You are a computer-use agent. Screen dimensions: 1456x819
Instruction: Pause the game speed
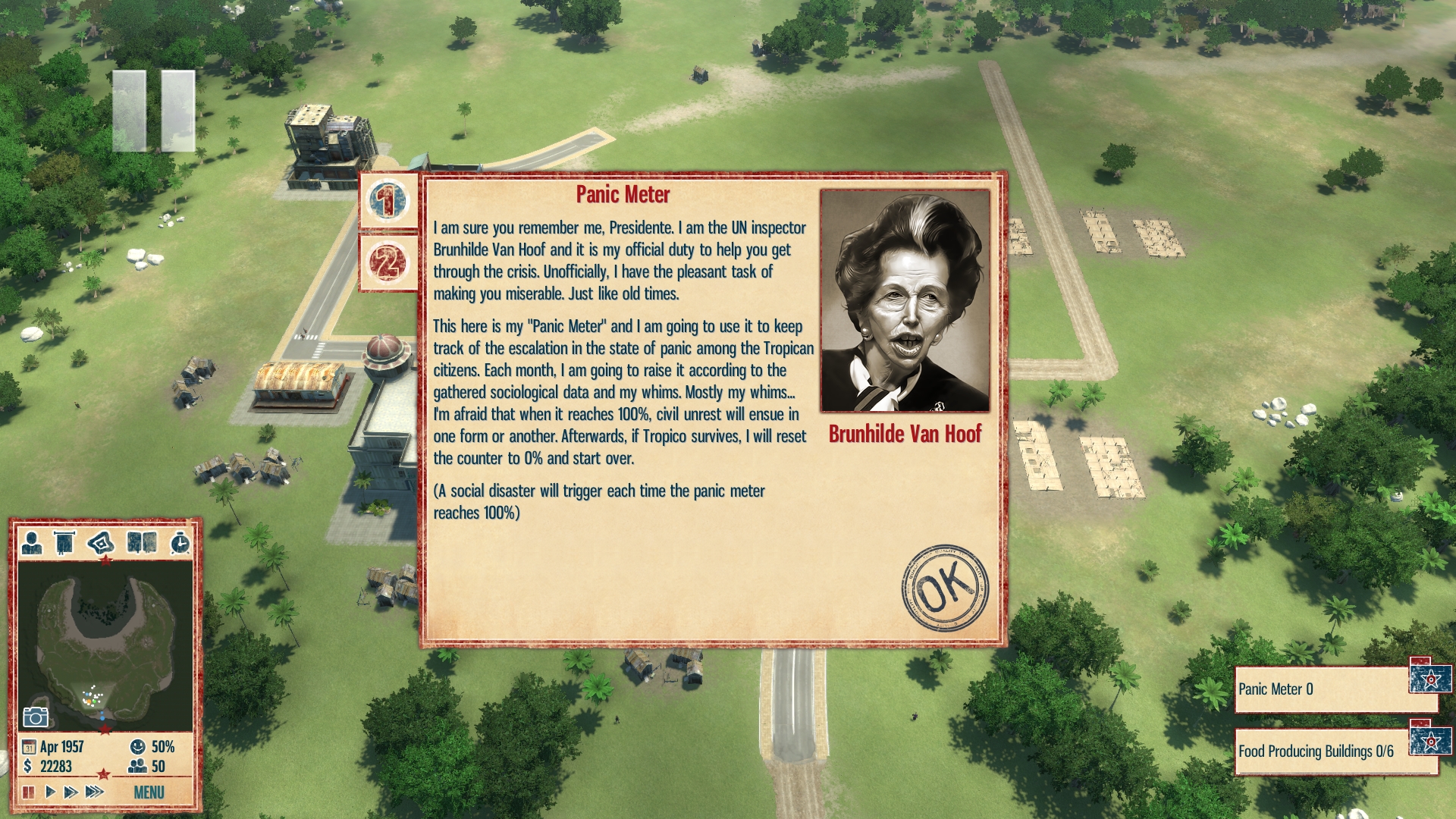29,792
